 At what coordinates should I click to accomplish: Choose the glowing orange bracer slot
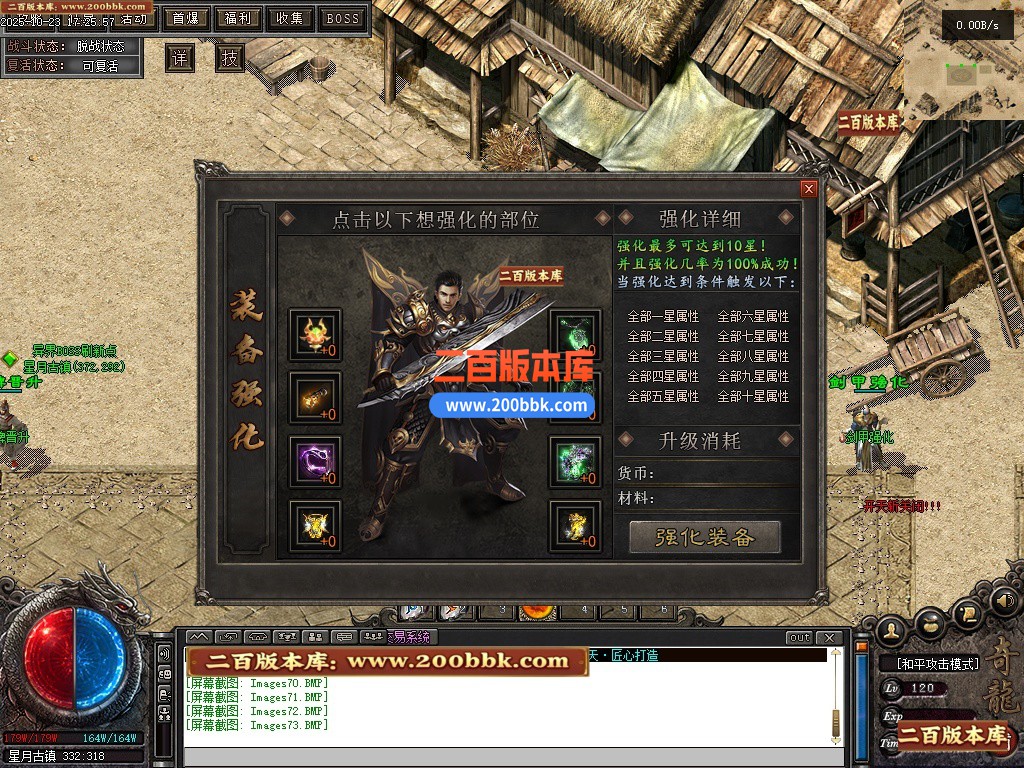tap(315, 398)
